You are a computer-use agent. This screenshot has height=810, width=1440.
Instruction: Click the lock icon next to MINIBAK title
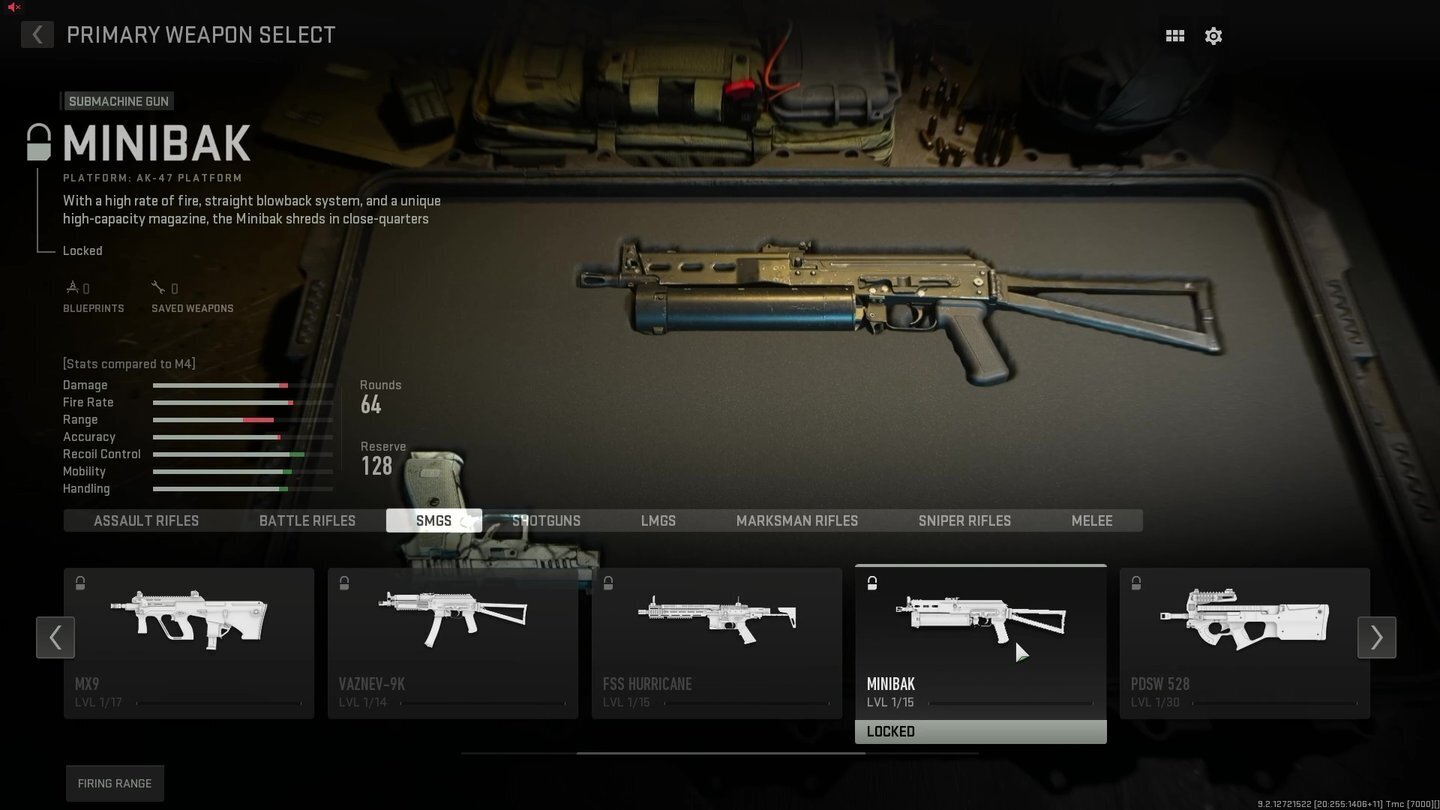coord(37,140)
